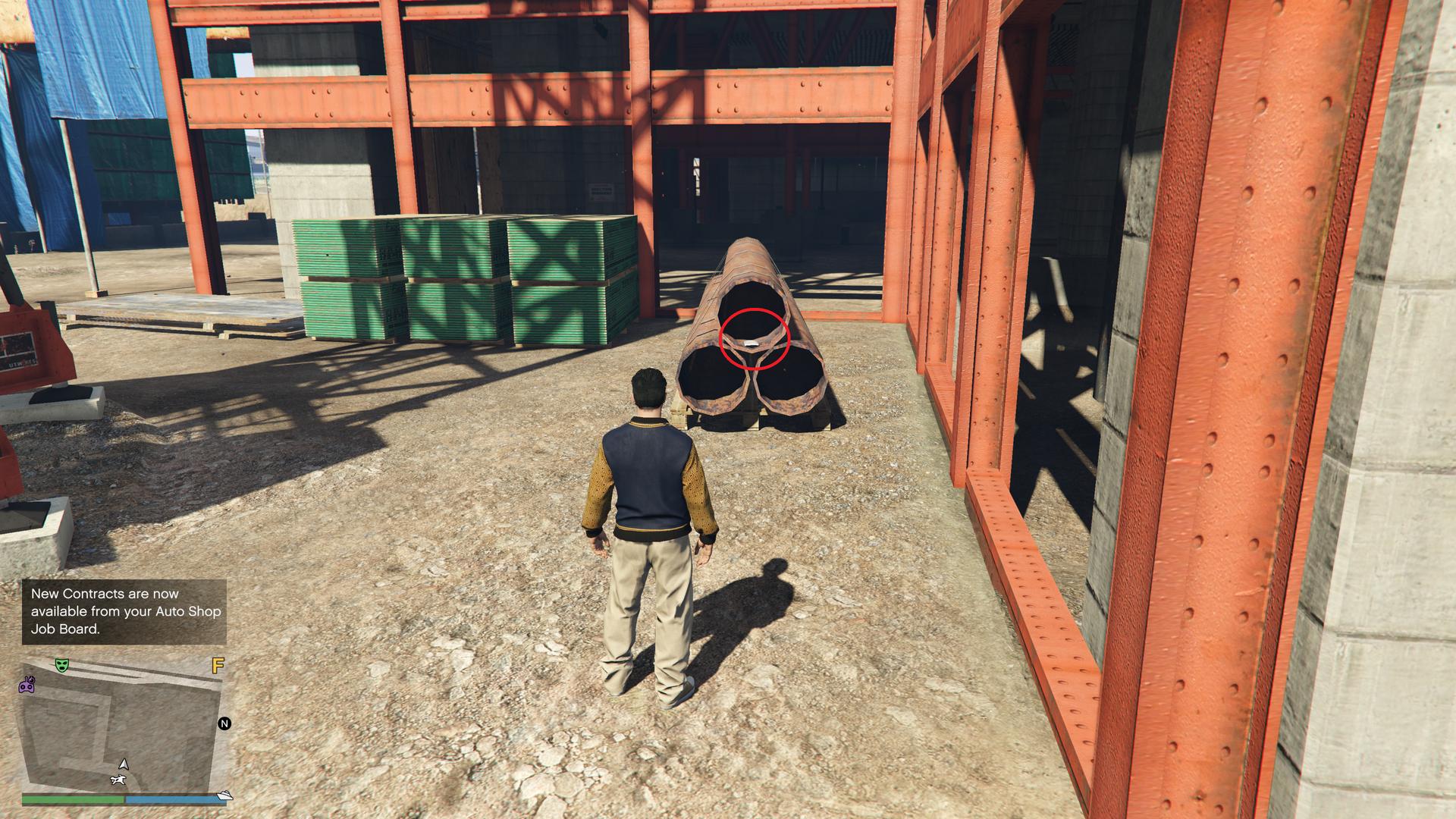Select the purple RC controller map marker
Image resolution: width=1456 pixels, height=819 pixels.
(x=27, y=685)
